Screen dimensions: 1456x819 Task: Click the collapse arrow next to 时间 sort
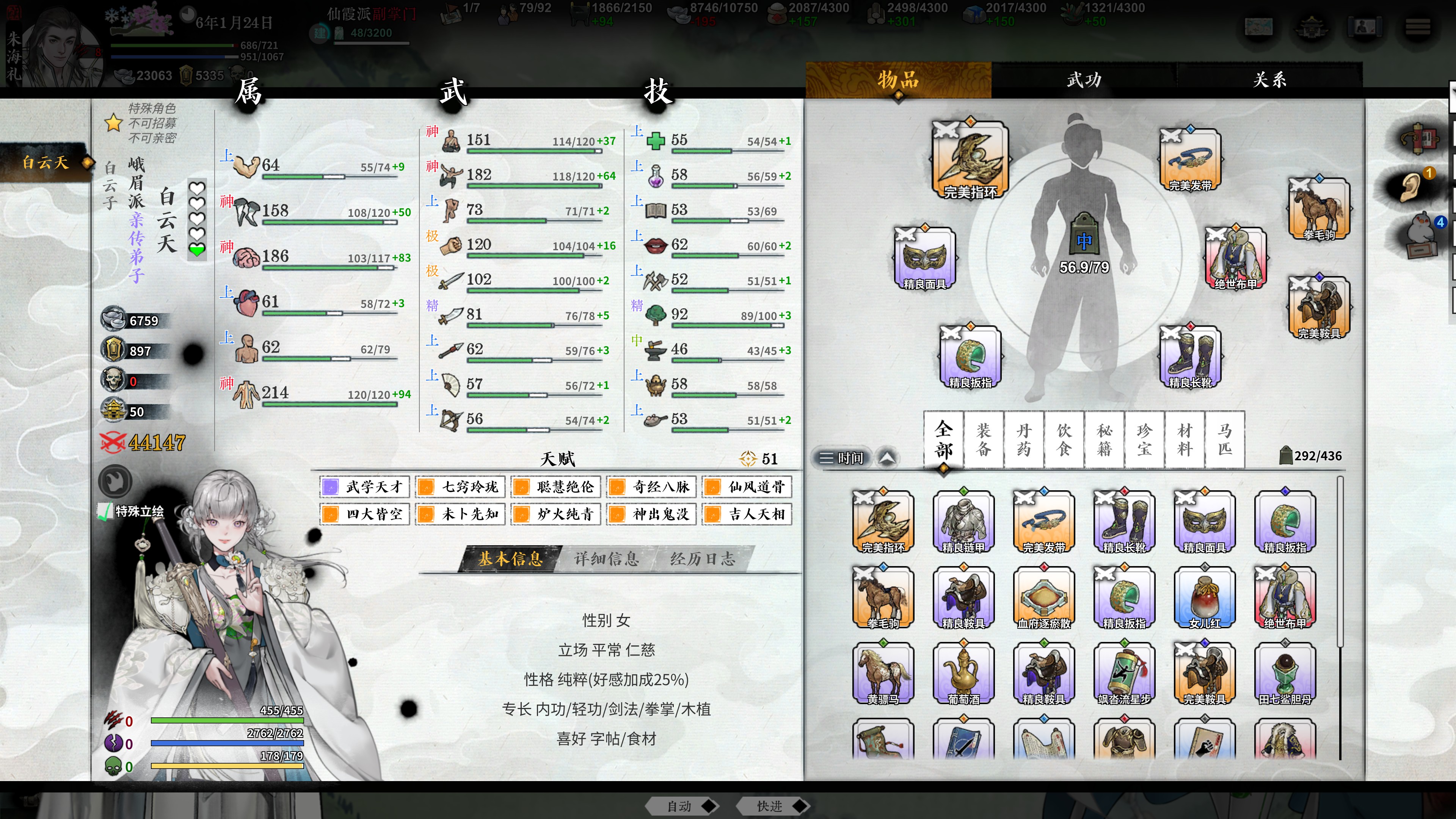coord(885,458)
